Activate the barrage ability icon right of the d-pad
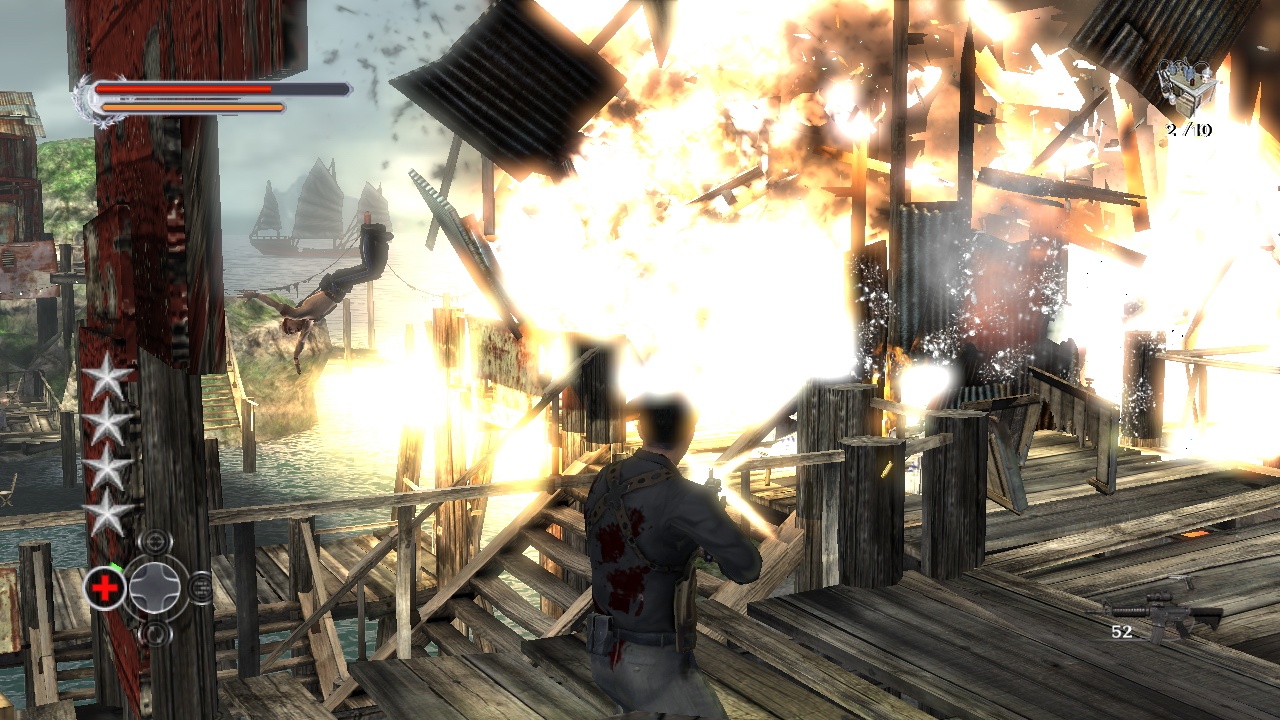1280x720 pixels. tap(199, 587)
